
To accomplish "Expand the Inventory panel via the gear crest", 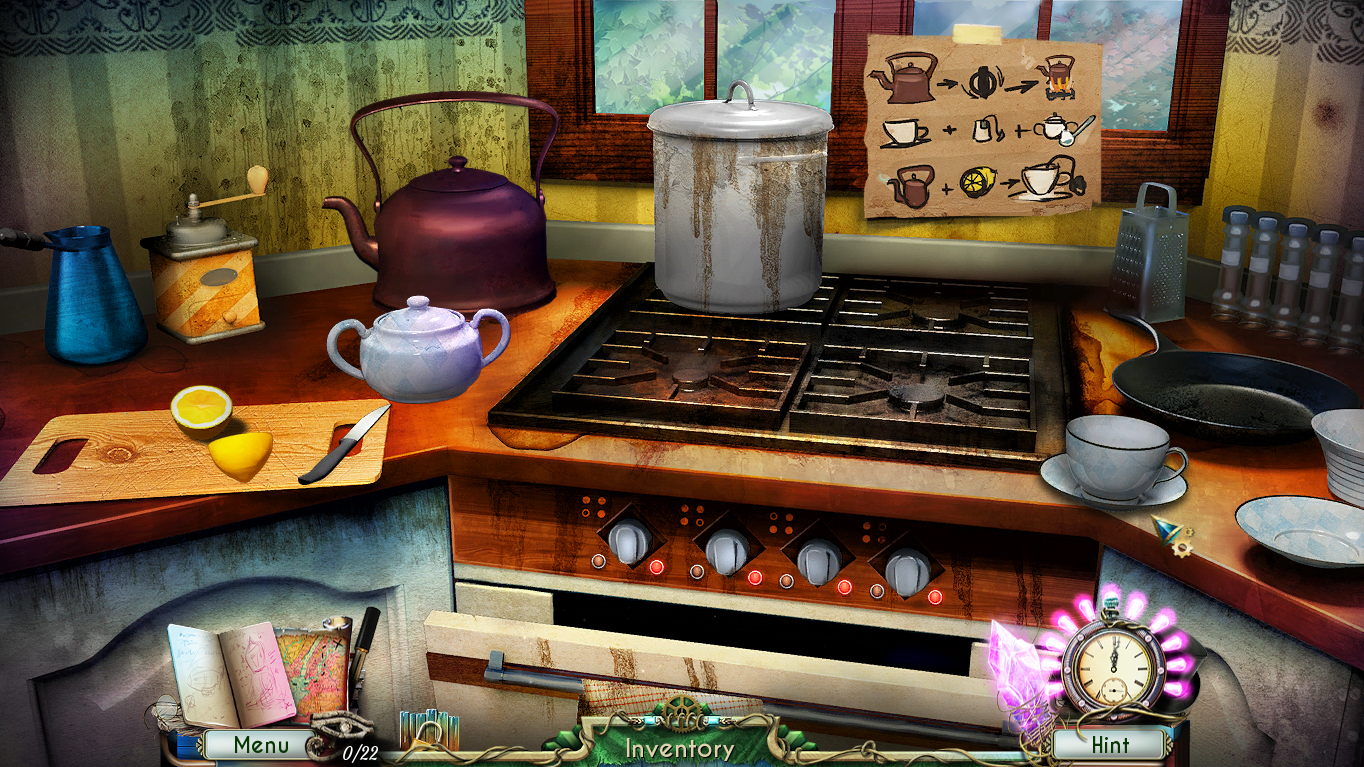I will pos(681,713).
